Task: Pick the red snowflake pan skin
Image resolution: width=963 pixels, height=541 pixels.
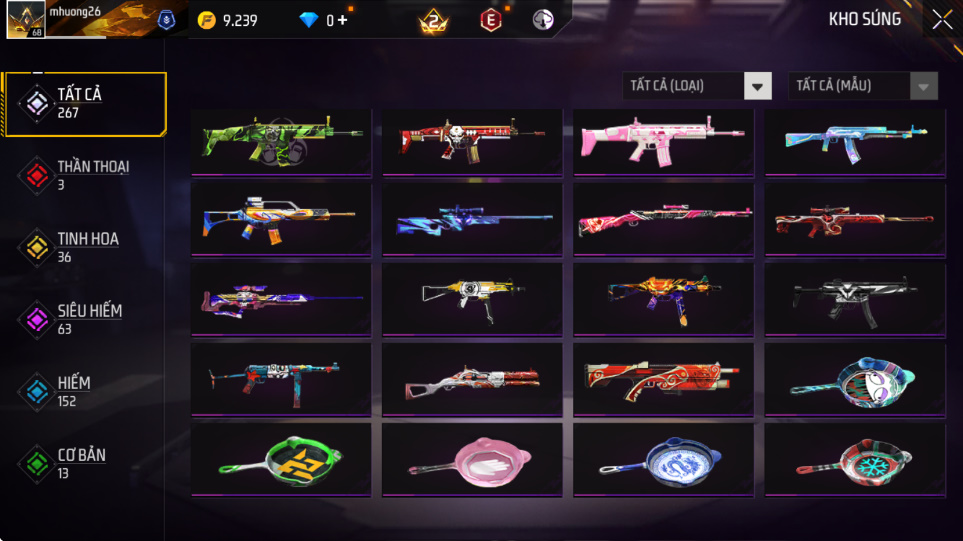Action: click(x=855, y=461)
